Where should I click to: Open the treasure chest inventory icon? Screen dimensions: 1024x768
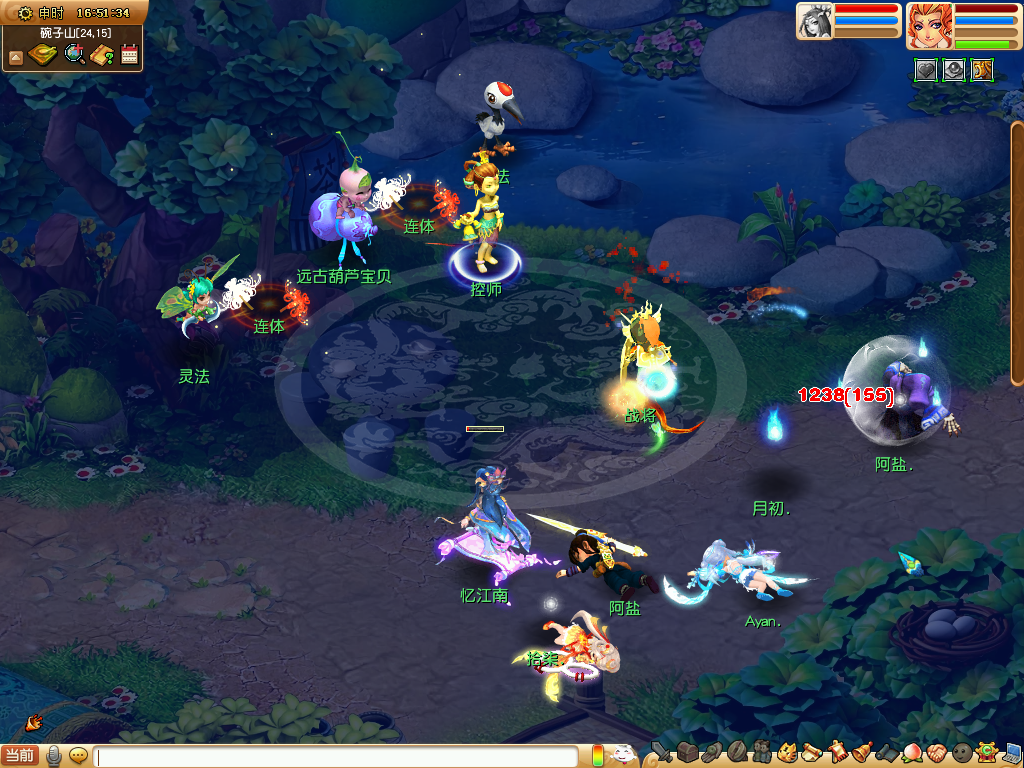tap(687, 752)
